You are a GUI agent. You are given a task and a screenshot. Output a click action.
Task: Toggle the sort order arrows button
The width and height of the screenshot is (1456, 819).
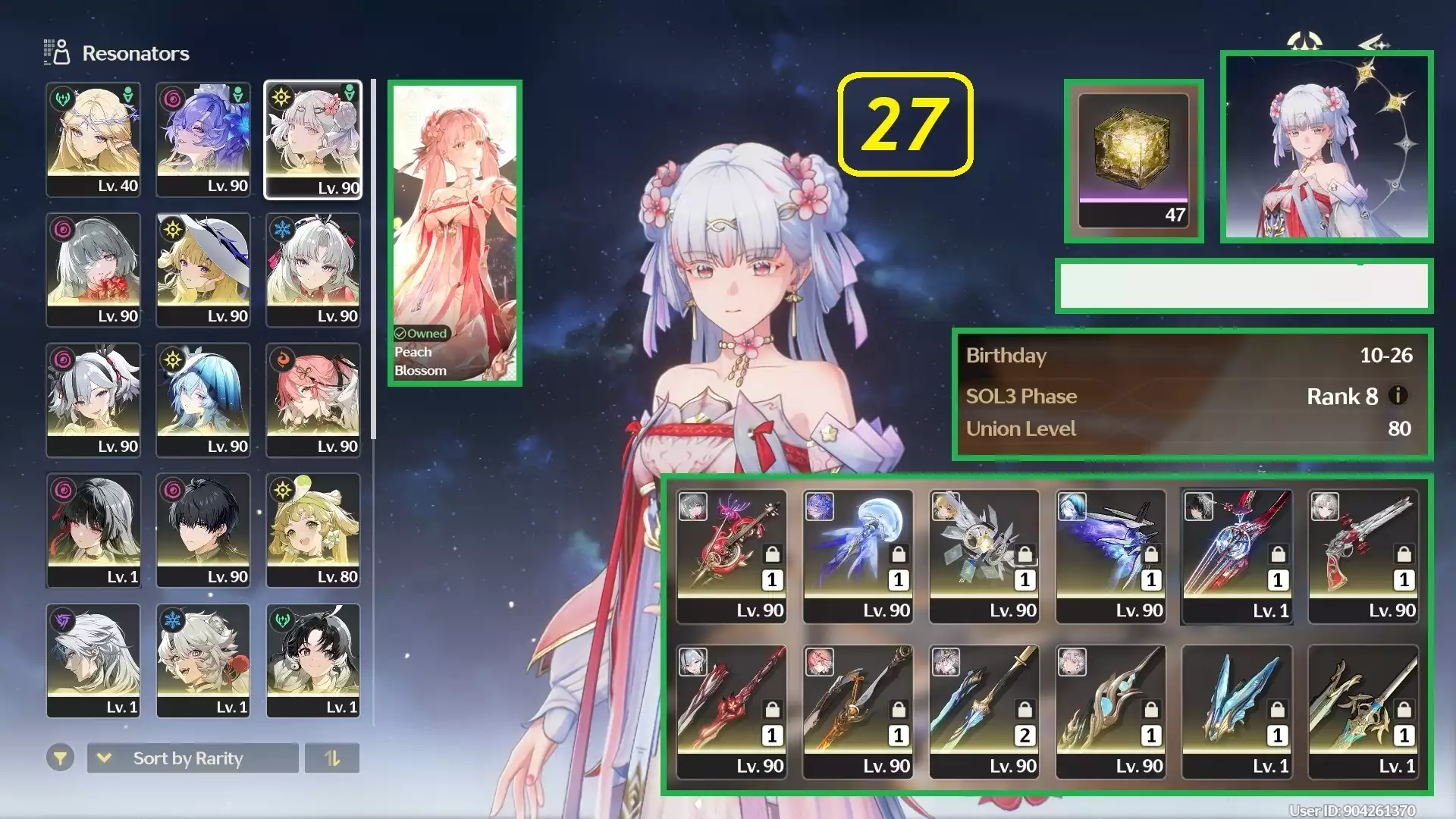[x=332, y=758]
